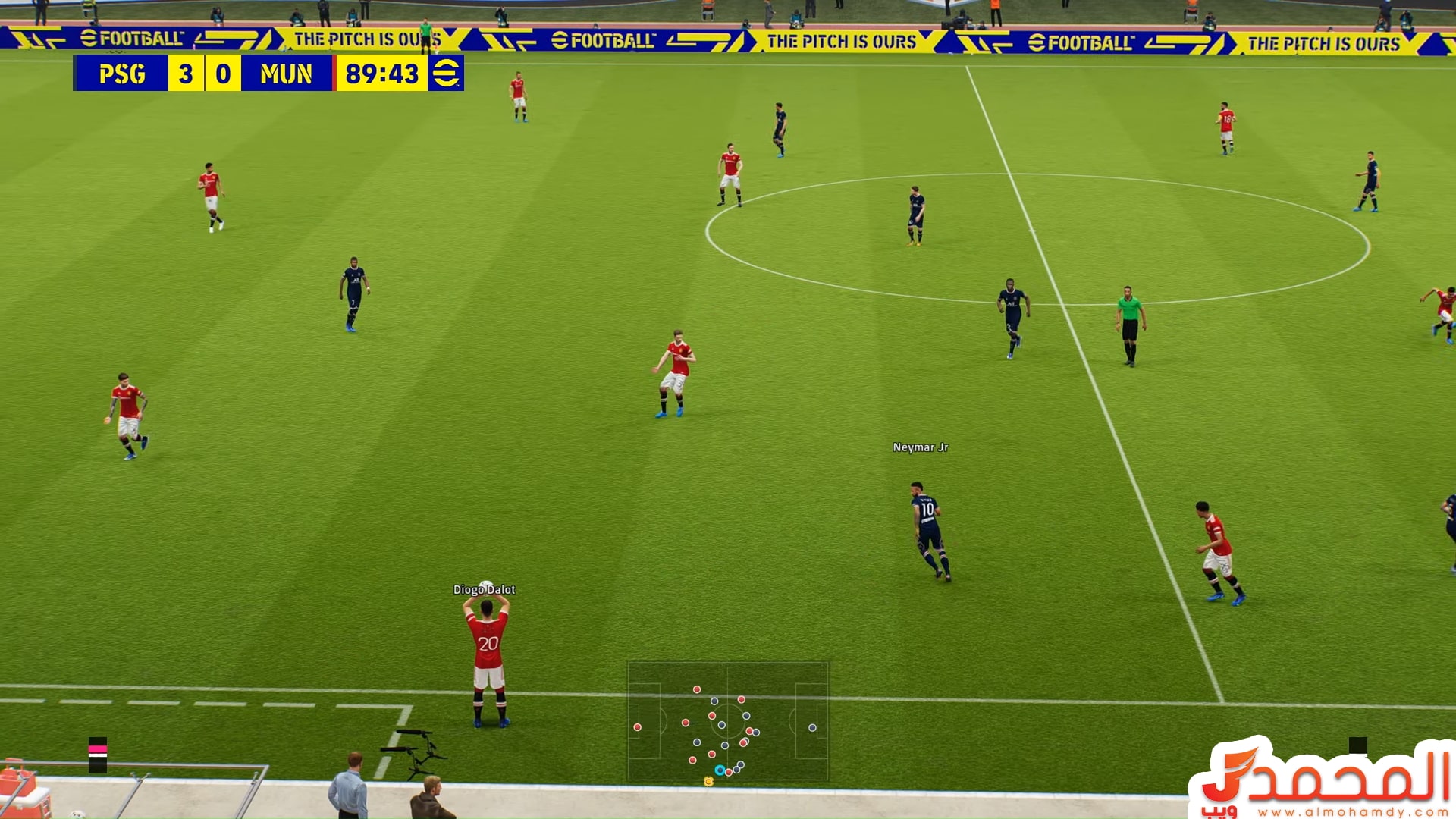1456x819 pixels.
Task: Select the Diogo Dalot player name label
Action: point(484,589)
